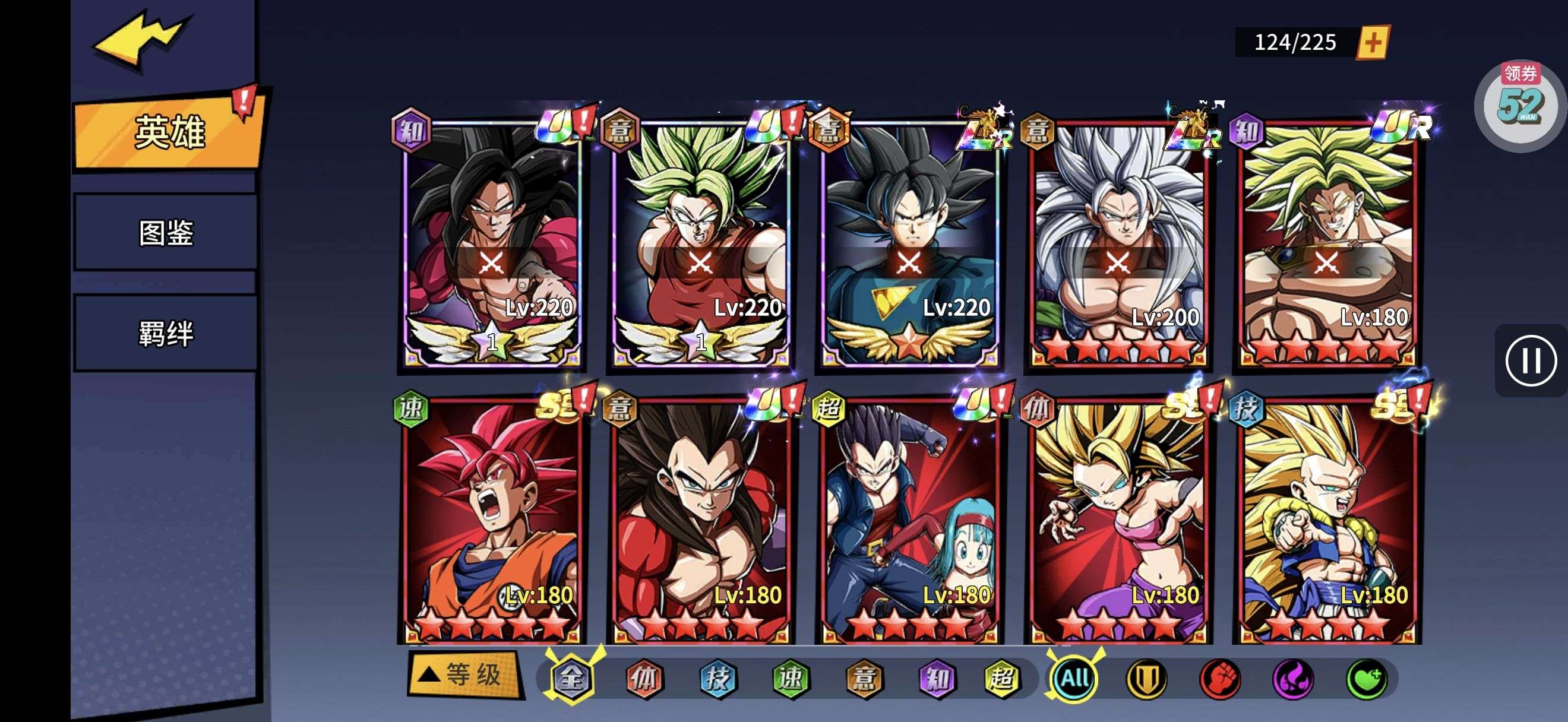1568x722 pixels.
Task: Show only 超 type heroes
Action: 1003,678
